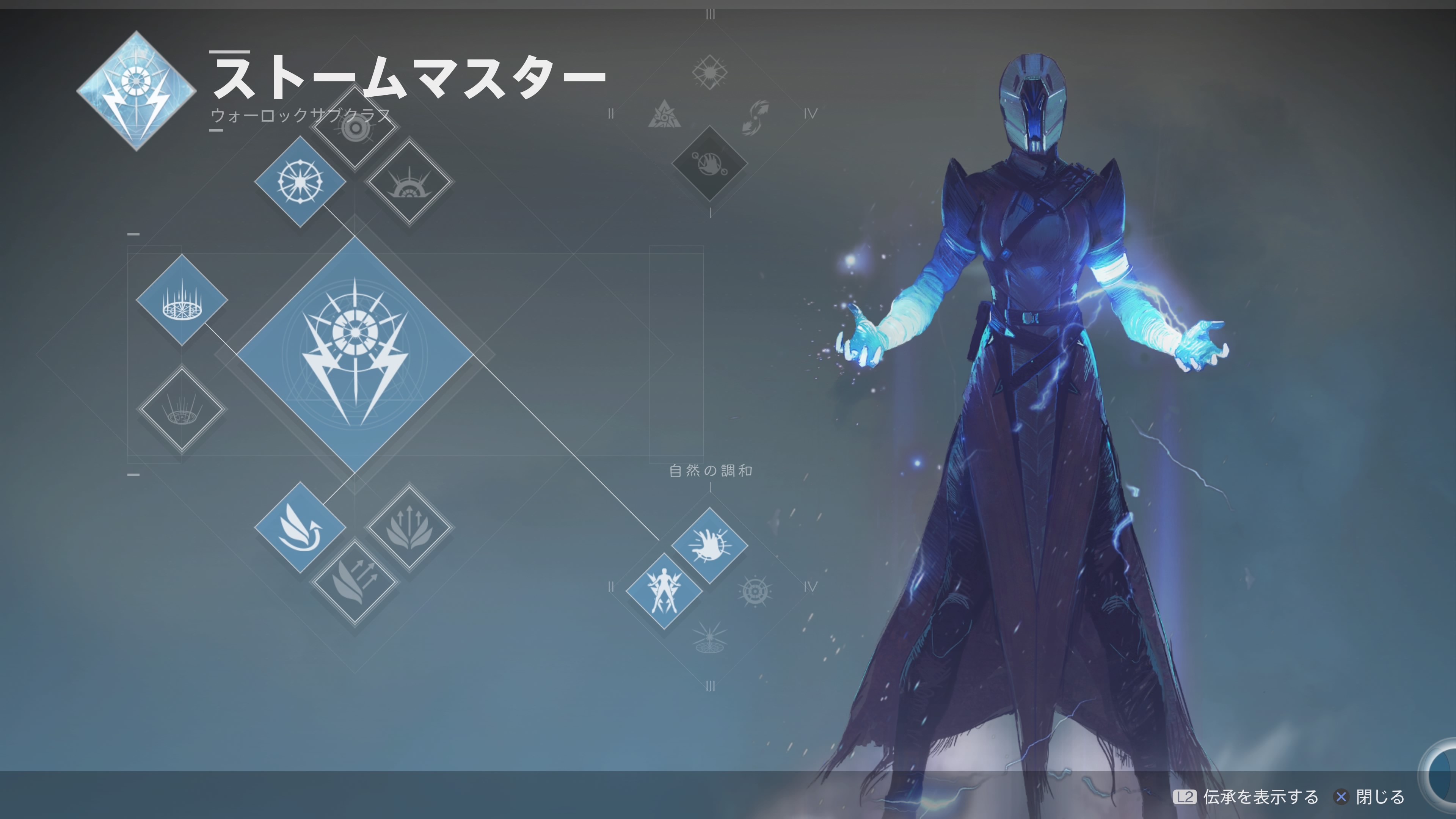Inspect the faded triangle perk icon
1456x819 pixels.
(664, 115)
